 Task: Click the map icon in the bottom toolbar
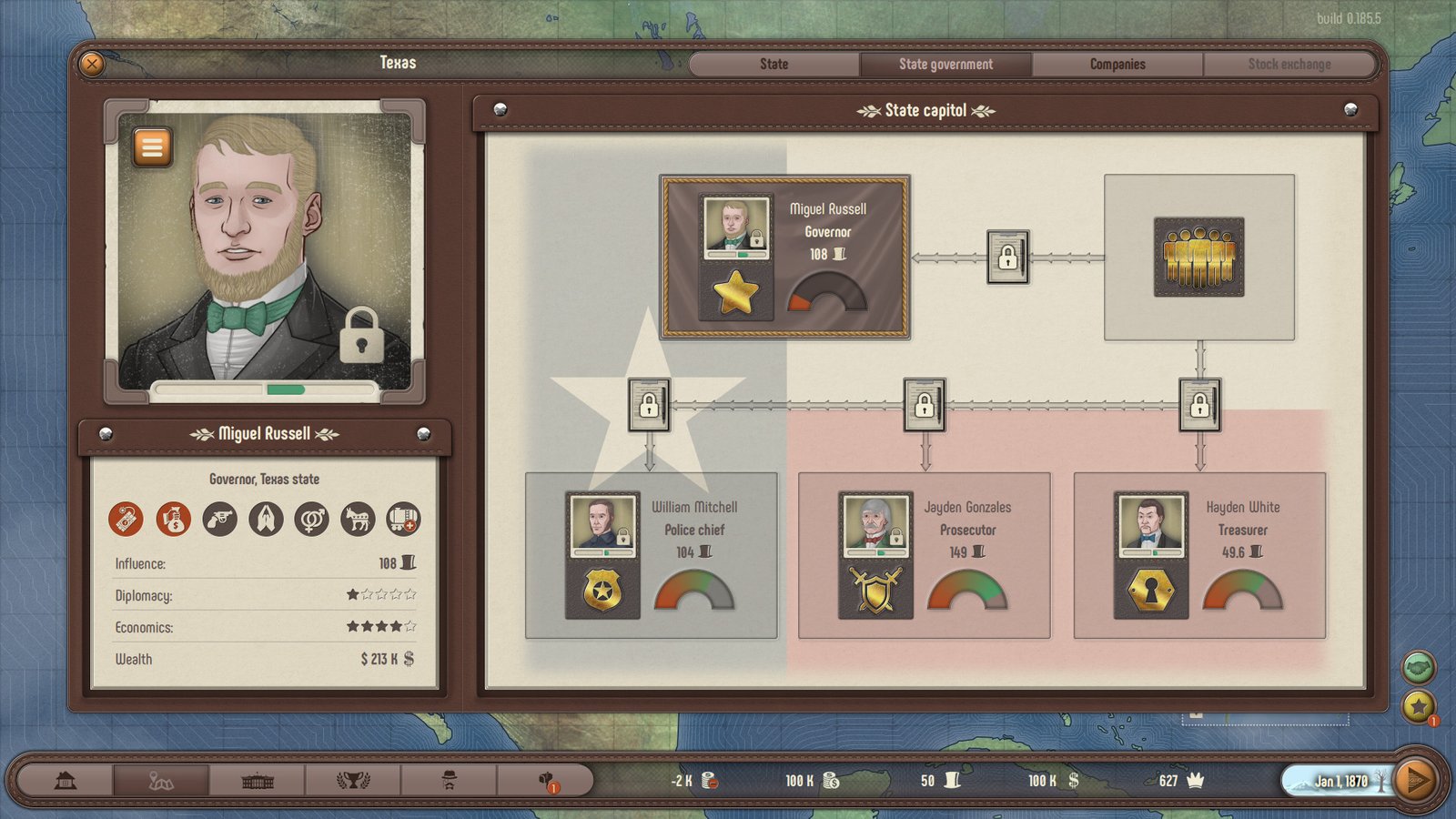[160, 781]
